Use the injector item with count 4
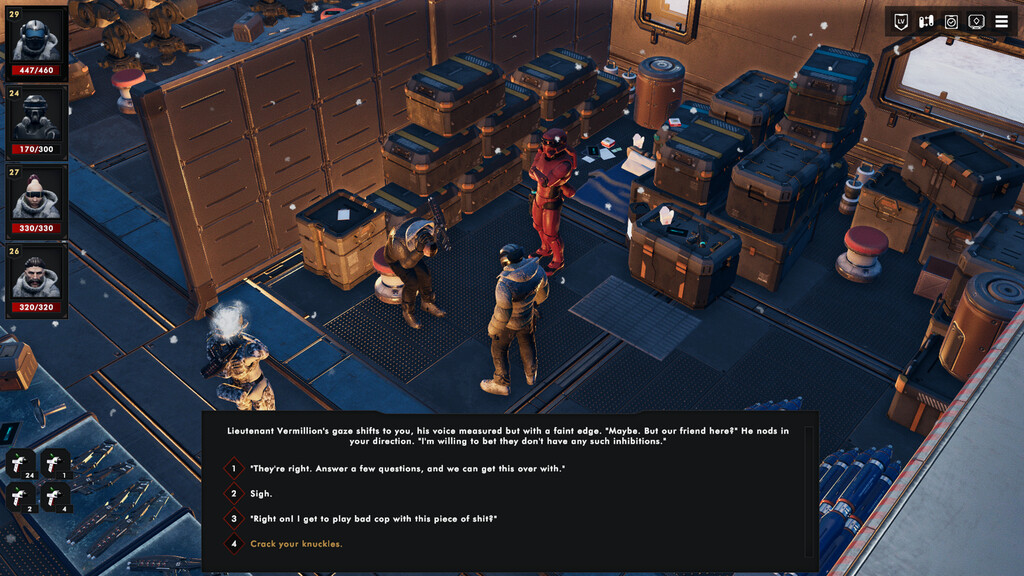The width and height of the screenshot is (1024, 576). tap(55, 497)
